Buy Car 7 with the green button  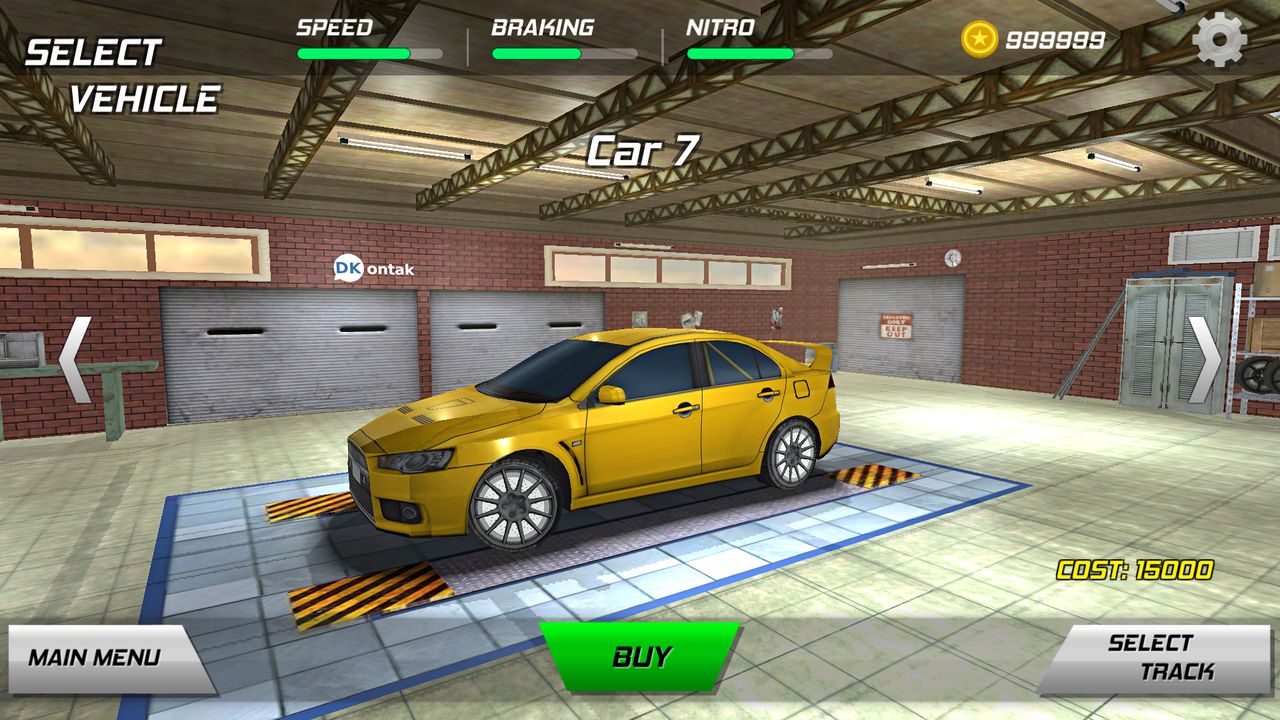click(641, 656)
